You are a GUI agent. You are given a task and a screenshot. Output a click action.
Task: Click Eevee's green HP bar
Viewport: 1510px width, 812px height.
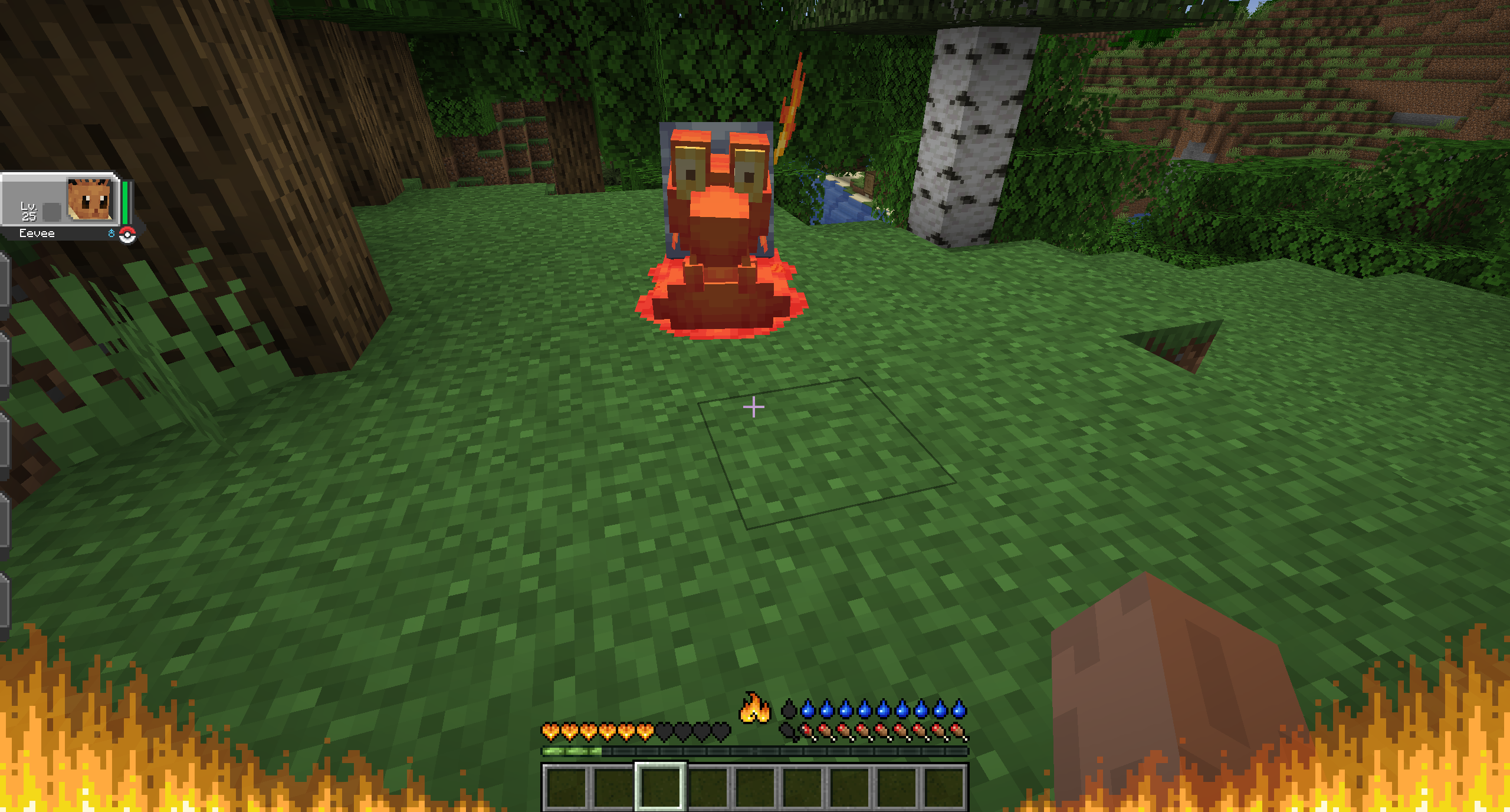[x=126, y=202]
